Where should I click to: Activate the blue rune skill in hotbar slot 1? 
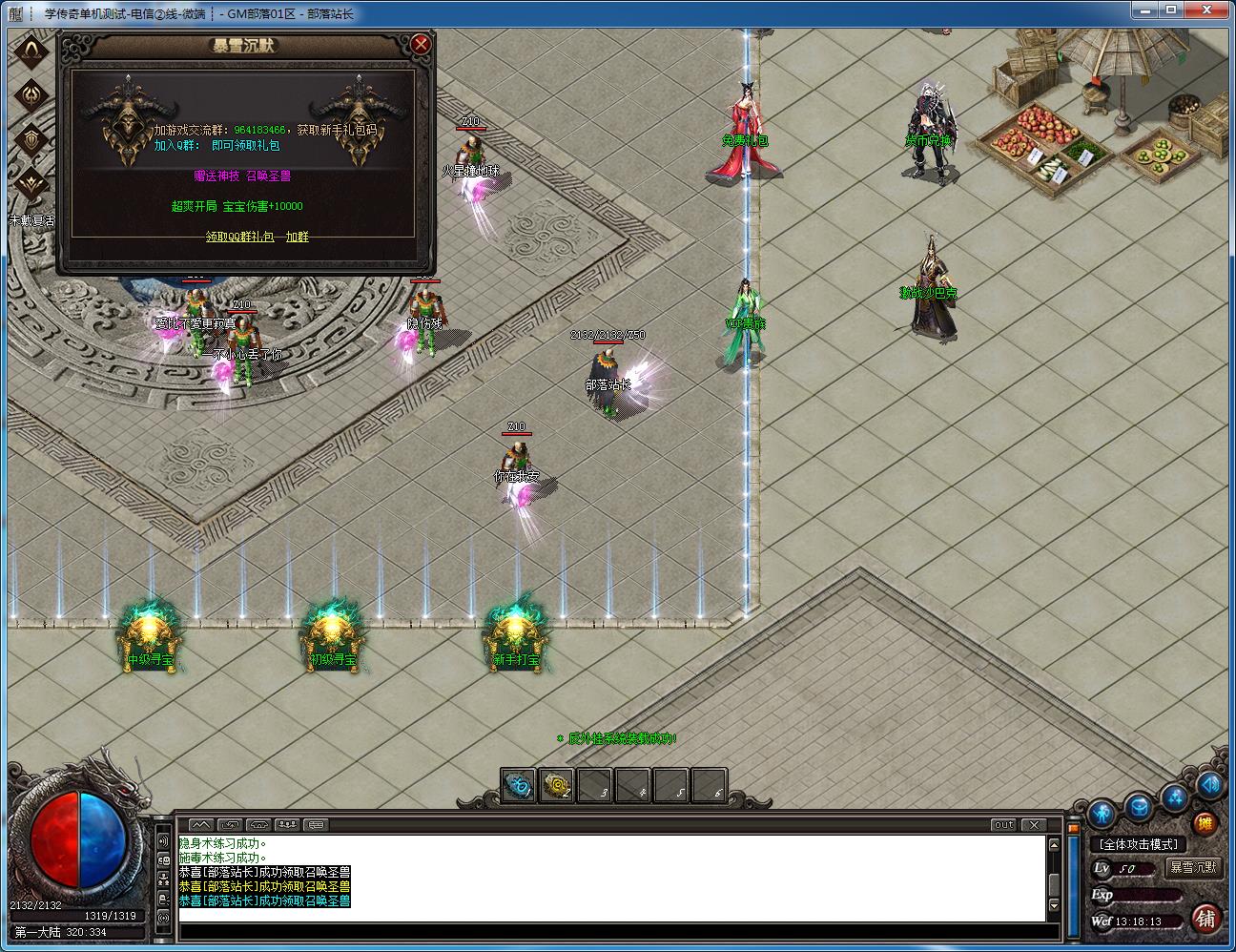(518, 785)
